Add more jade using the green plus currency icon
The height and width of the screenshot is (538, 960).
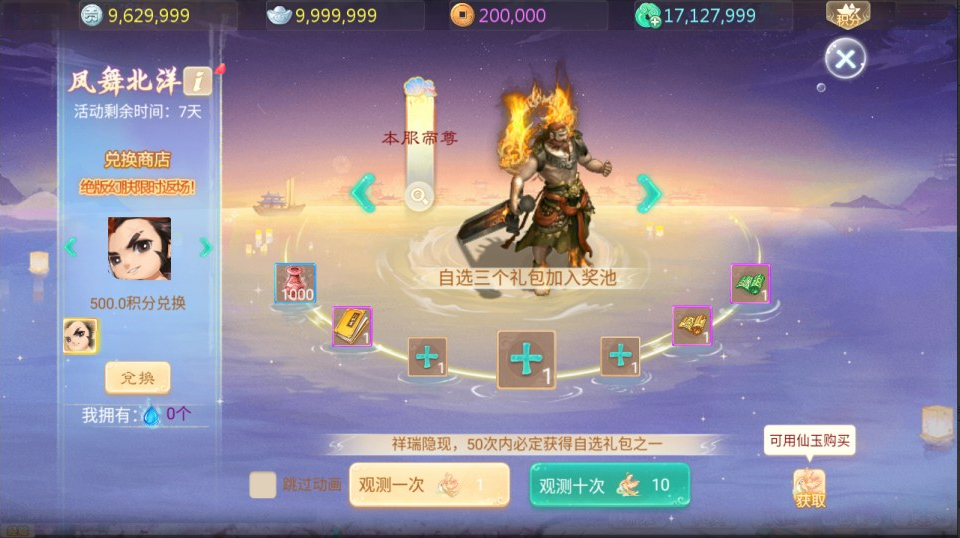click(x=646, y=15)
